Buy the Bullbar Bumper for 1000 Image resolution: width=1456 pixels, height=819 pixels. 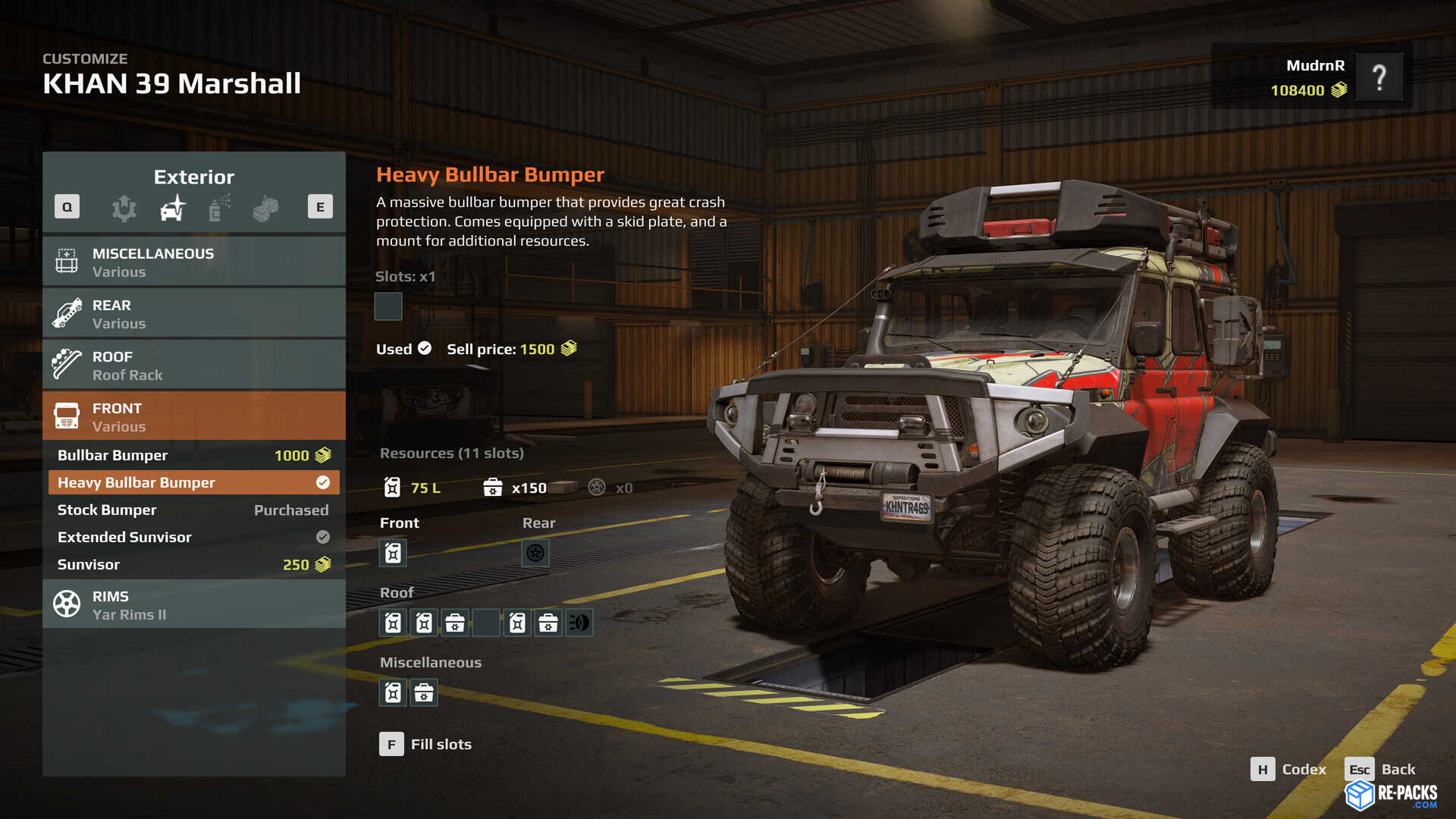point(193,455)
